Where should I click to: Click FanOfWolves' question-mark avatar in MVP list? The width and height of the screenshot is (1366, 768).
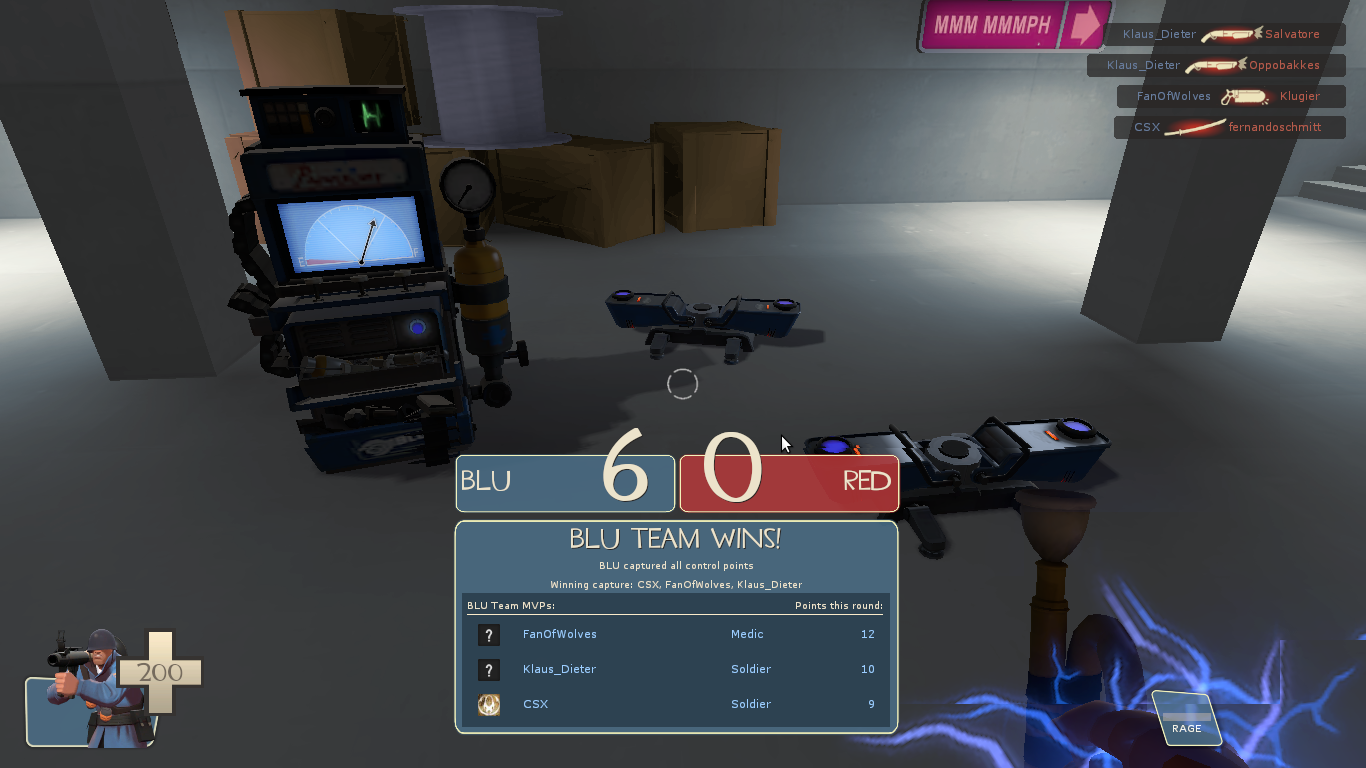click(x=489, y=634)
